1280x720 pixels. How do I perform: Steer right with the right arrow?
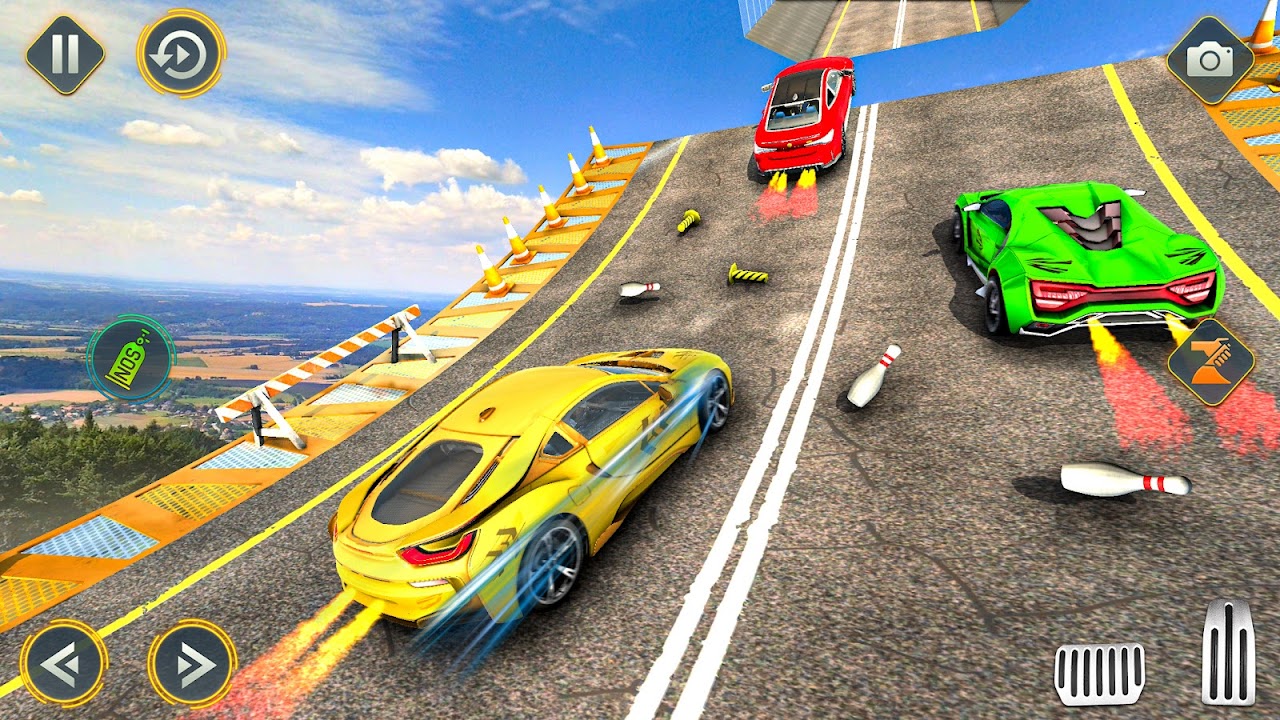point(192,662)
